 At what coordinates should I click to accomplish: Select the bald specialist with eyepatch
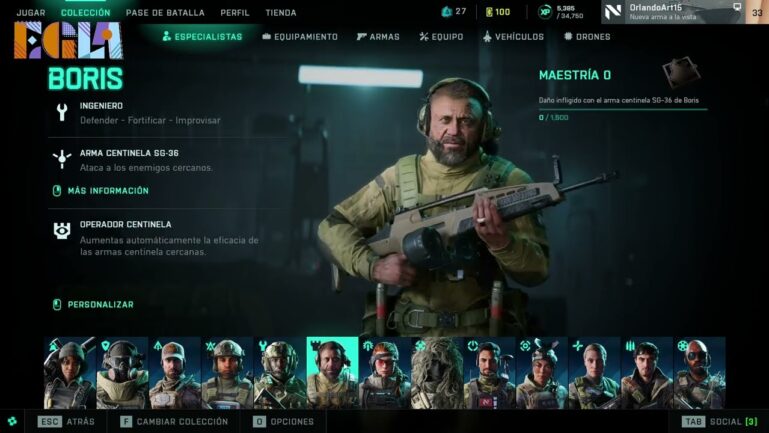tap(699, 374)
